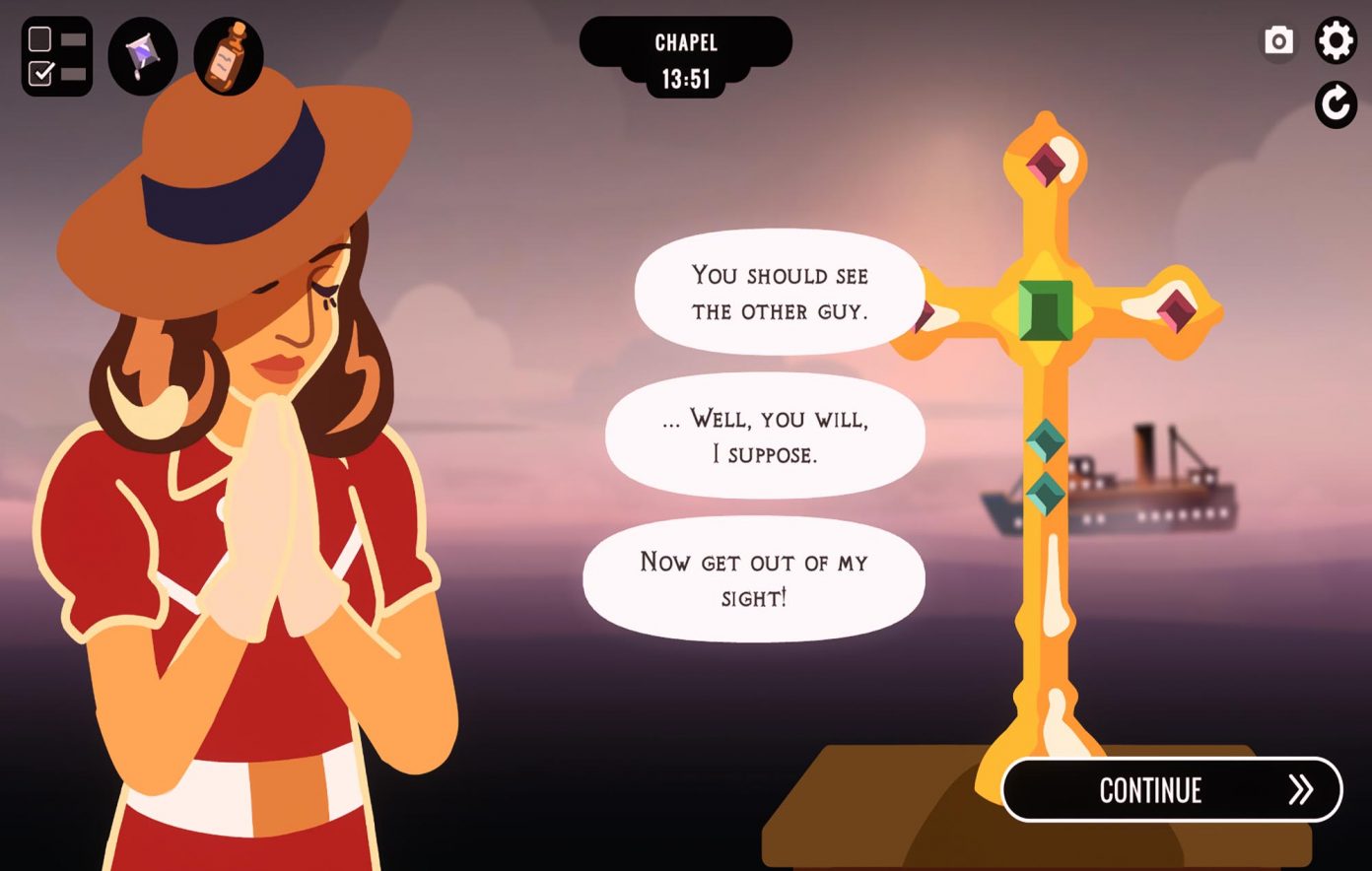Select the purple gem inventory item
Image resolution: width=1372 pixels, height=871 pixels.
click(x=143, y=56)
